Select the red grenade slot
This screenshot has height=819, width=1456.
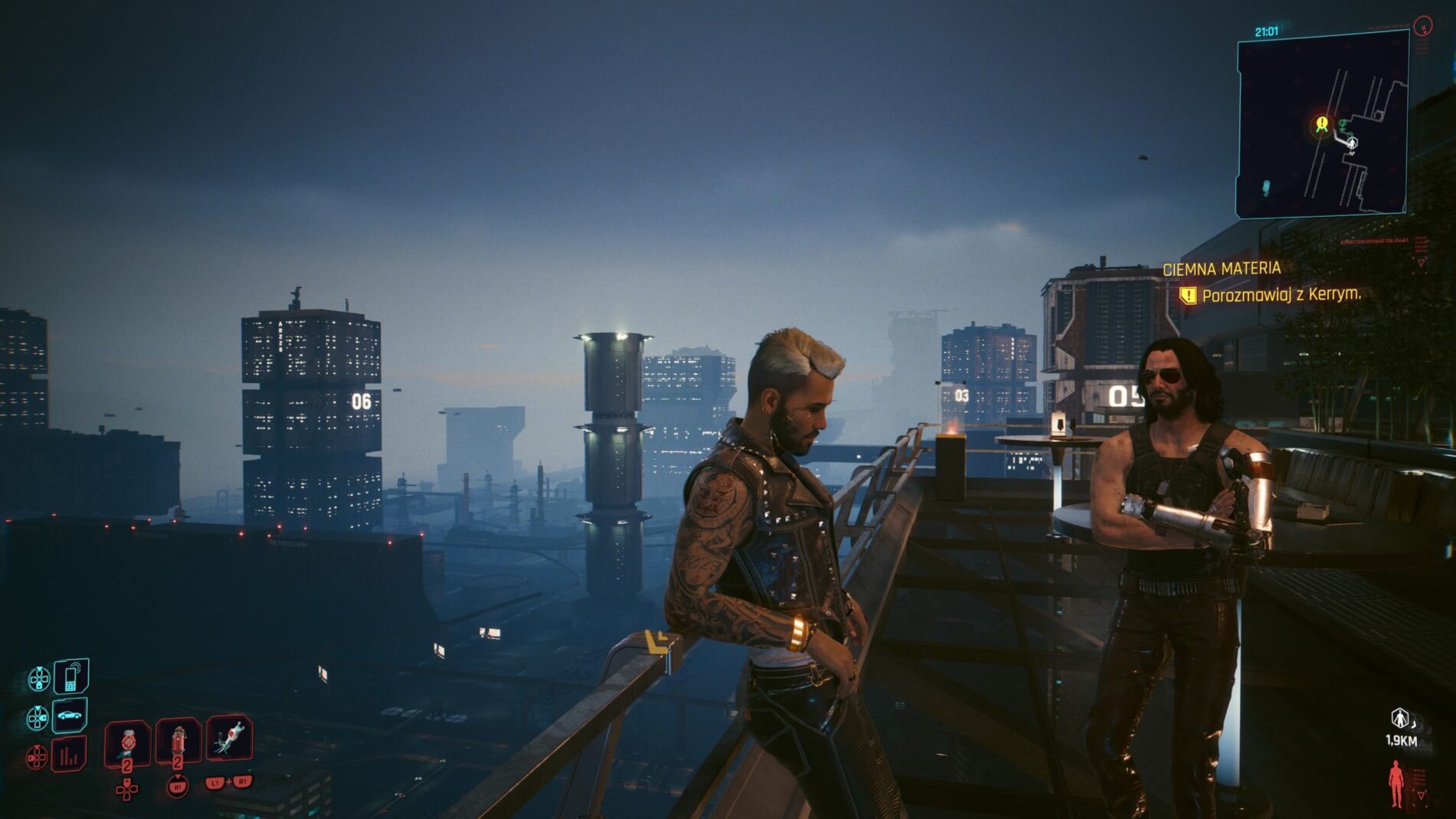(x=179, y=741)
